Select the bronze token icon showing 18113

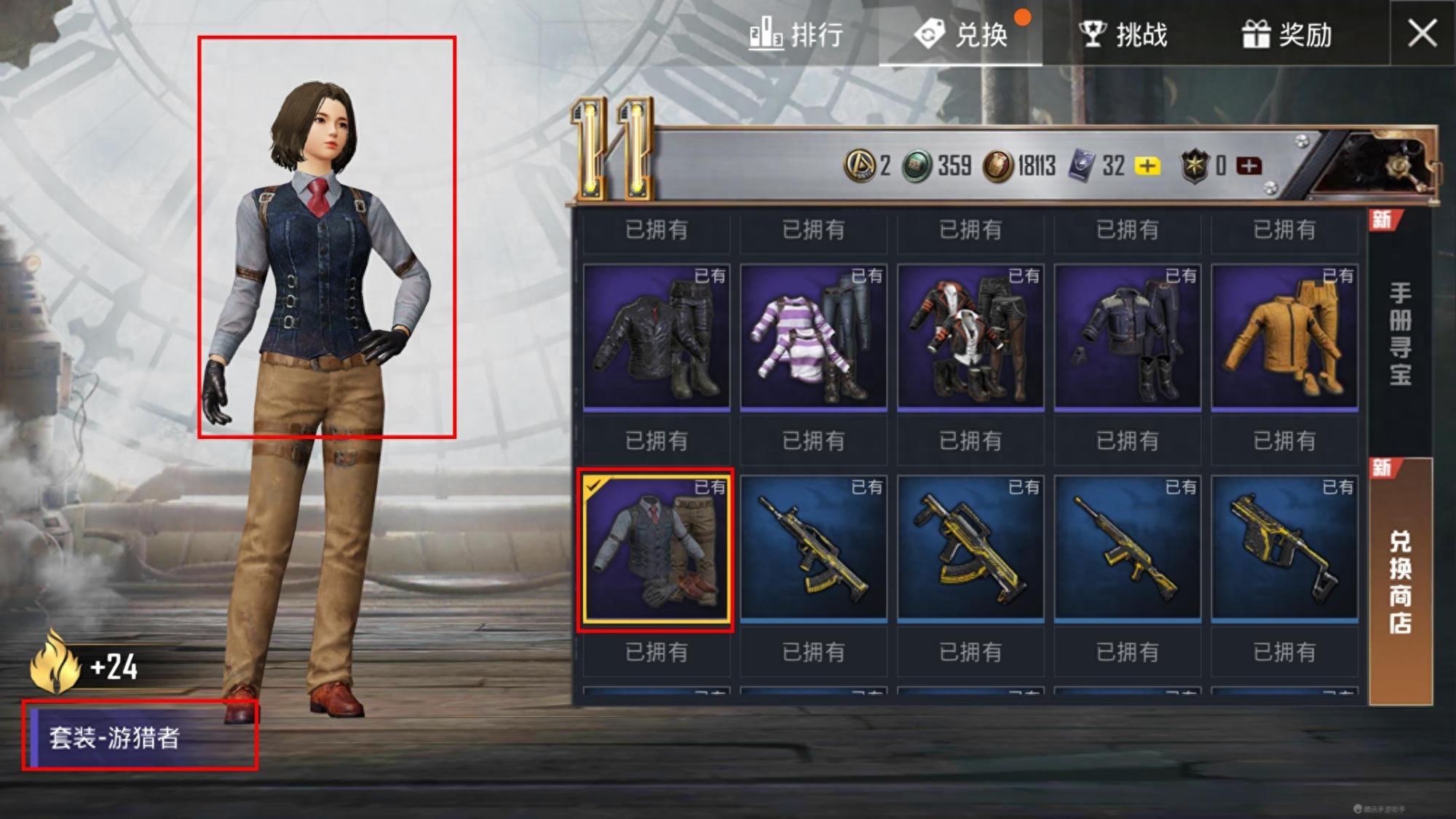click(998, 166)
